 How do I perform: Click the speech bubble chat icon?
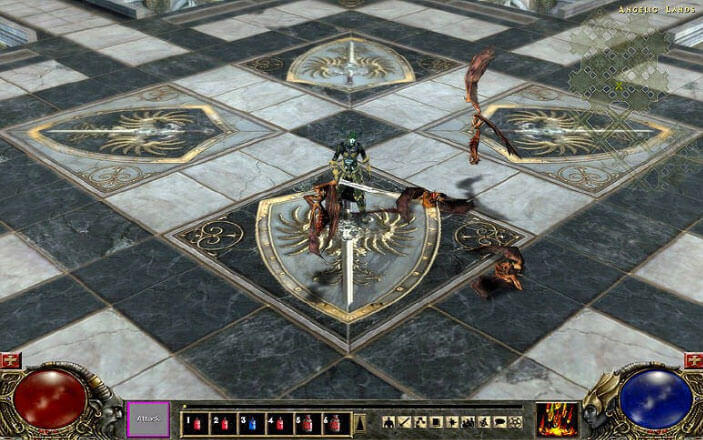point(499,422)
